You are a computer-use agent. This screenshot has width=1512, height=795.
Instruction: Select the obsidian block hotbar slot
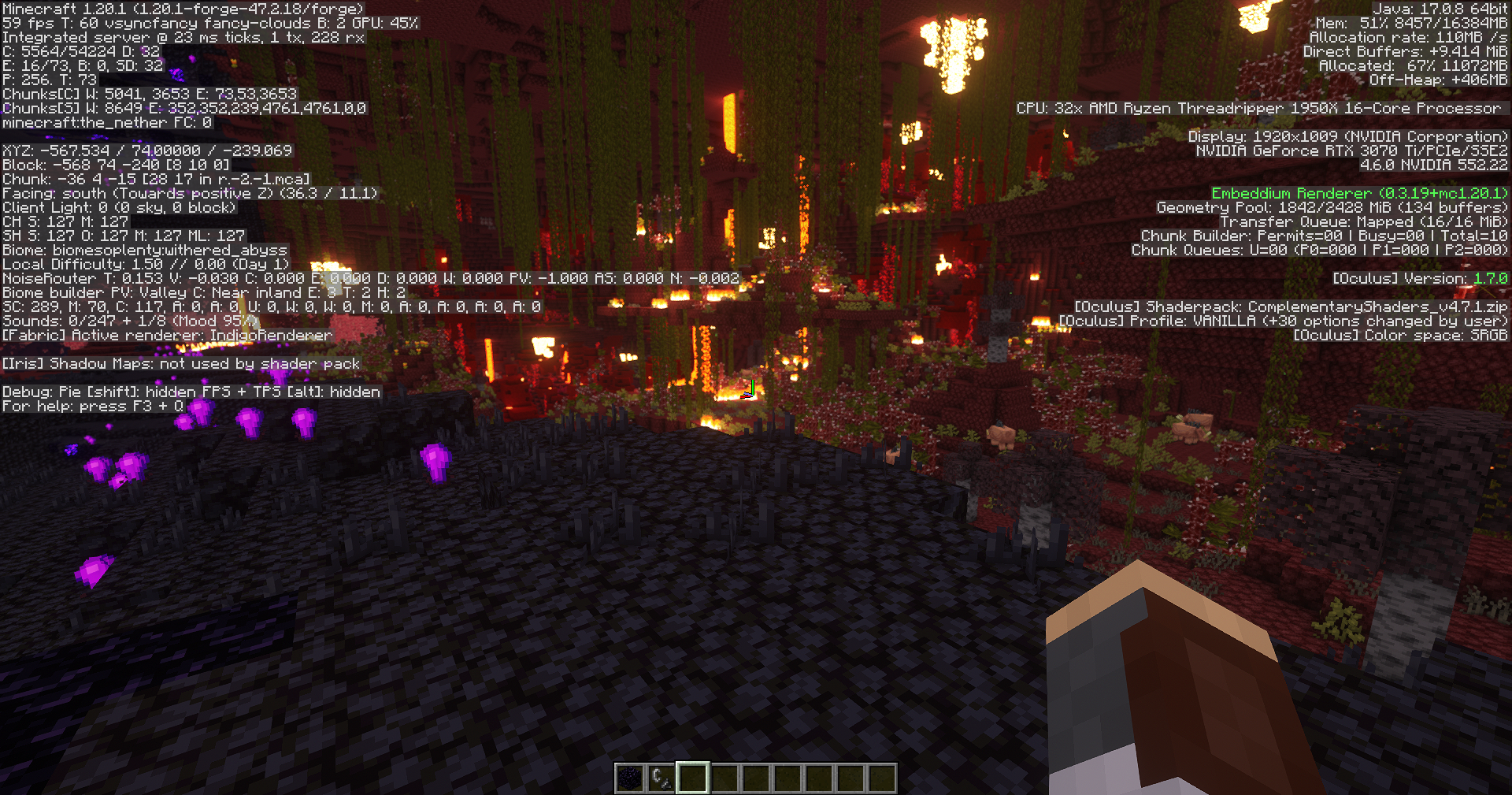pyautogui.click(x=630, y=778)
